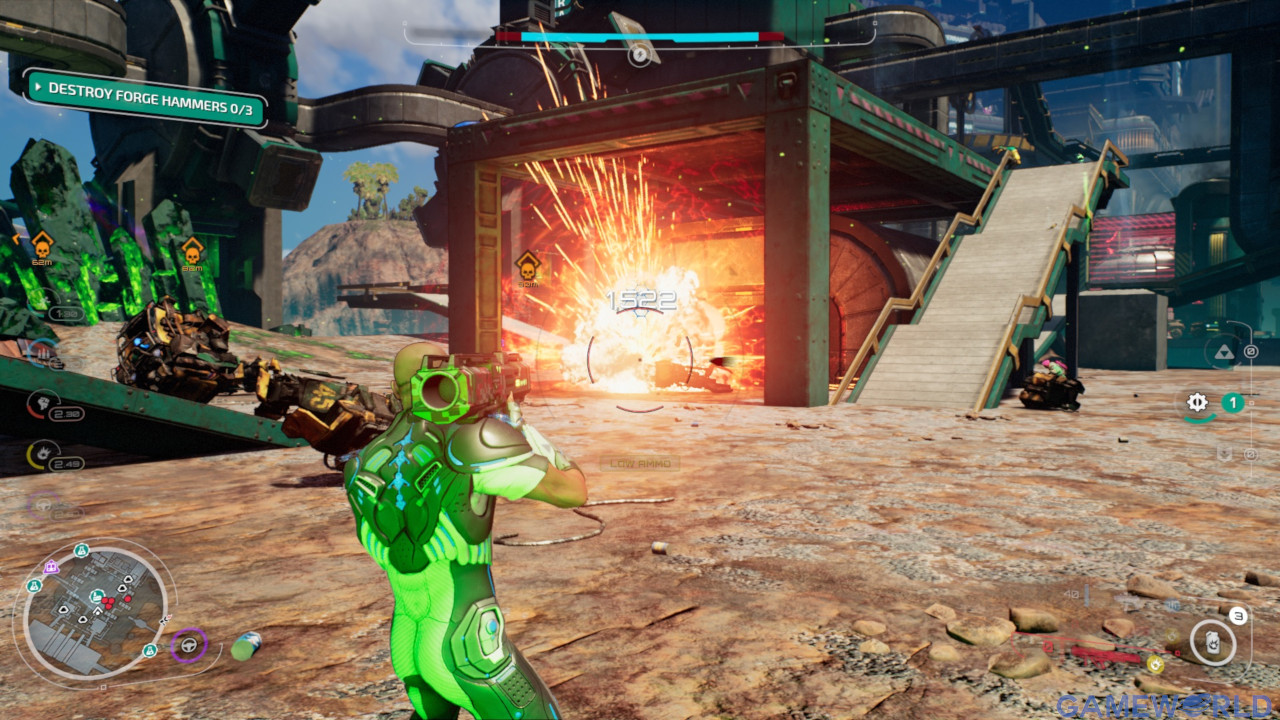Click the steering wheel vehicle icon beside minimap
Screen dimensions: 1280x720
pos(189,645)
